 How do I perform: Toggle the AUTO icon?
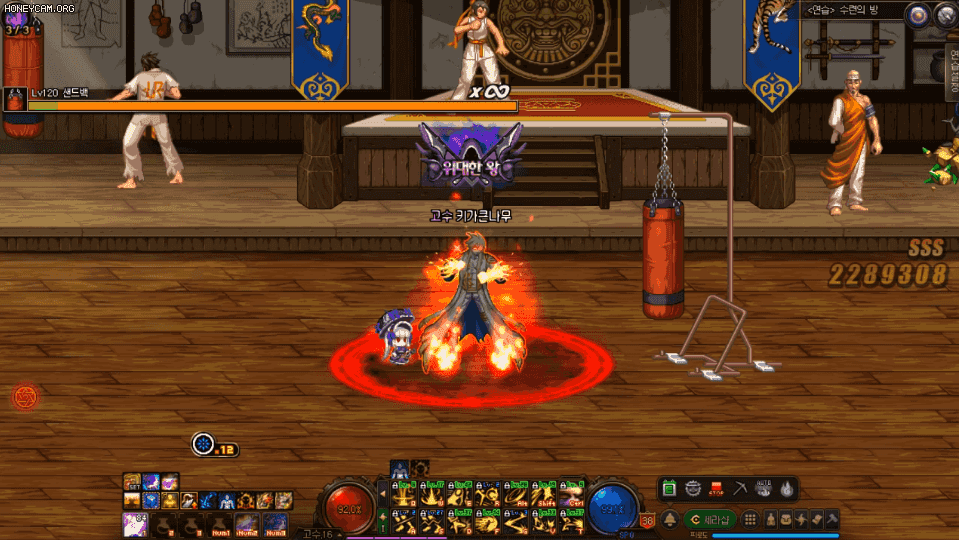[x=764, y=489]
